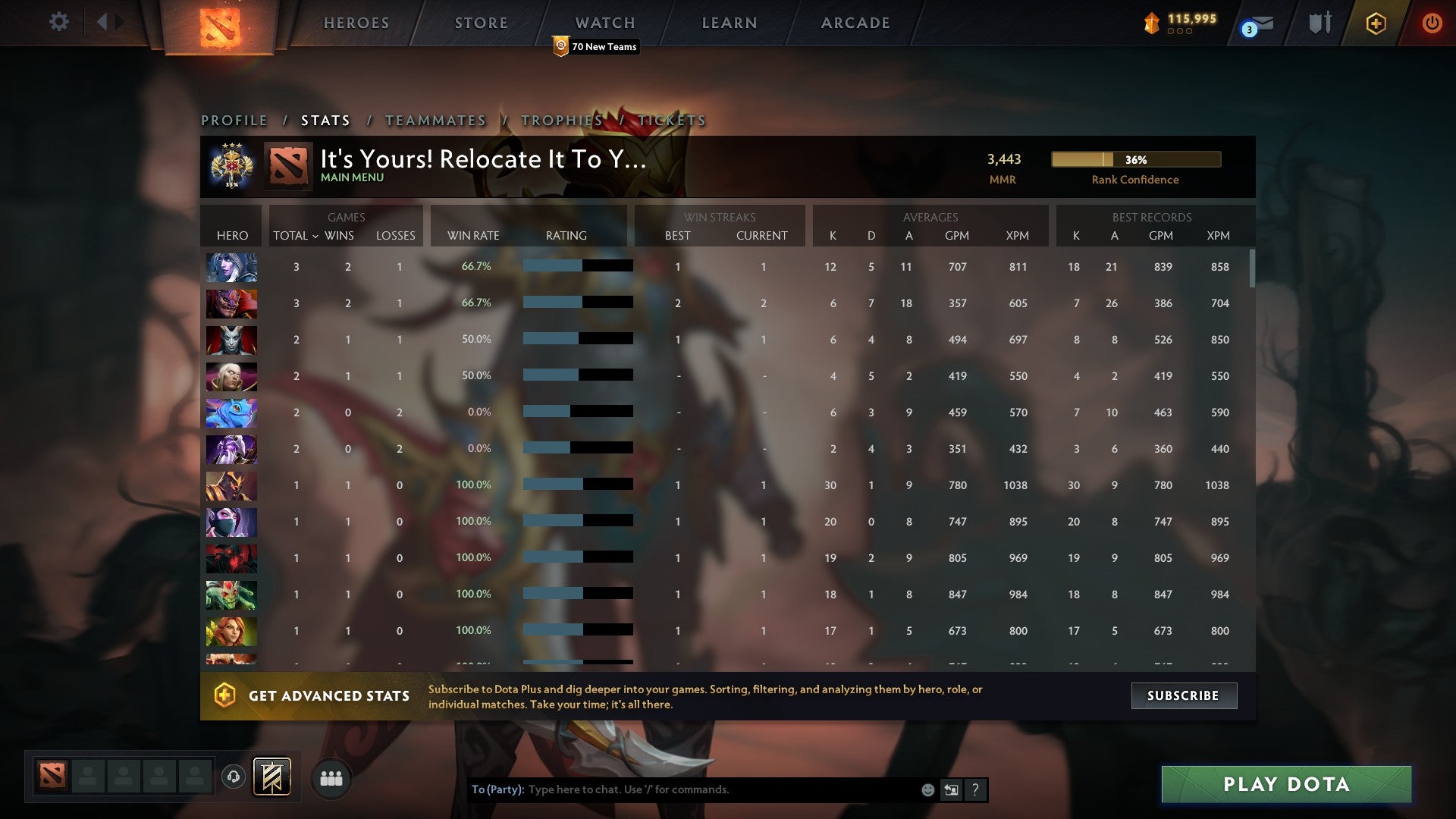This screenshot has width=1456, height=819.
Task: Select the Drow Ranger hero thumbnail
Action: click(231, 267)
